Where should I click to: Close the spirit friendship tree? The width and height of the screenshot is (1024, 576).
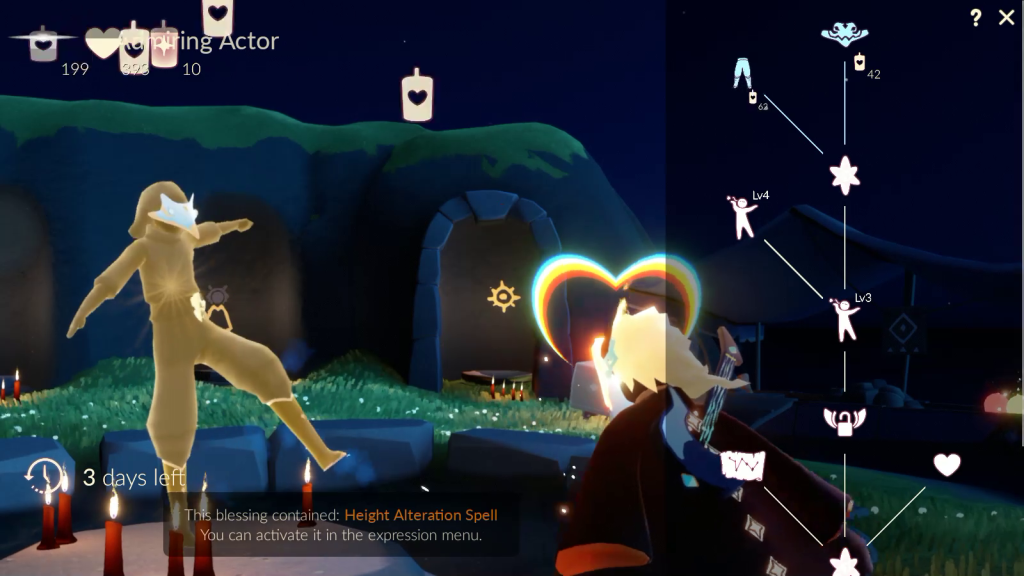click(1006, 18)
